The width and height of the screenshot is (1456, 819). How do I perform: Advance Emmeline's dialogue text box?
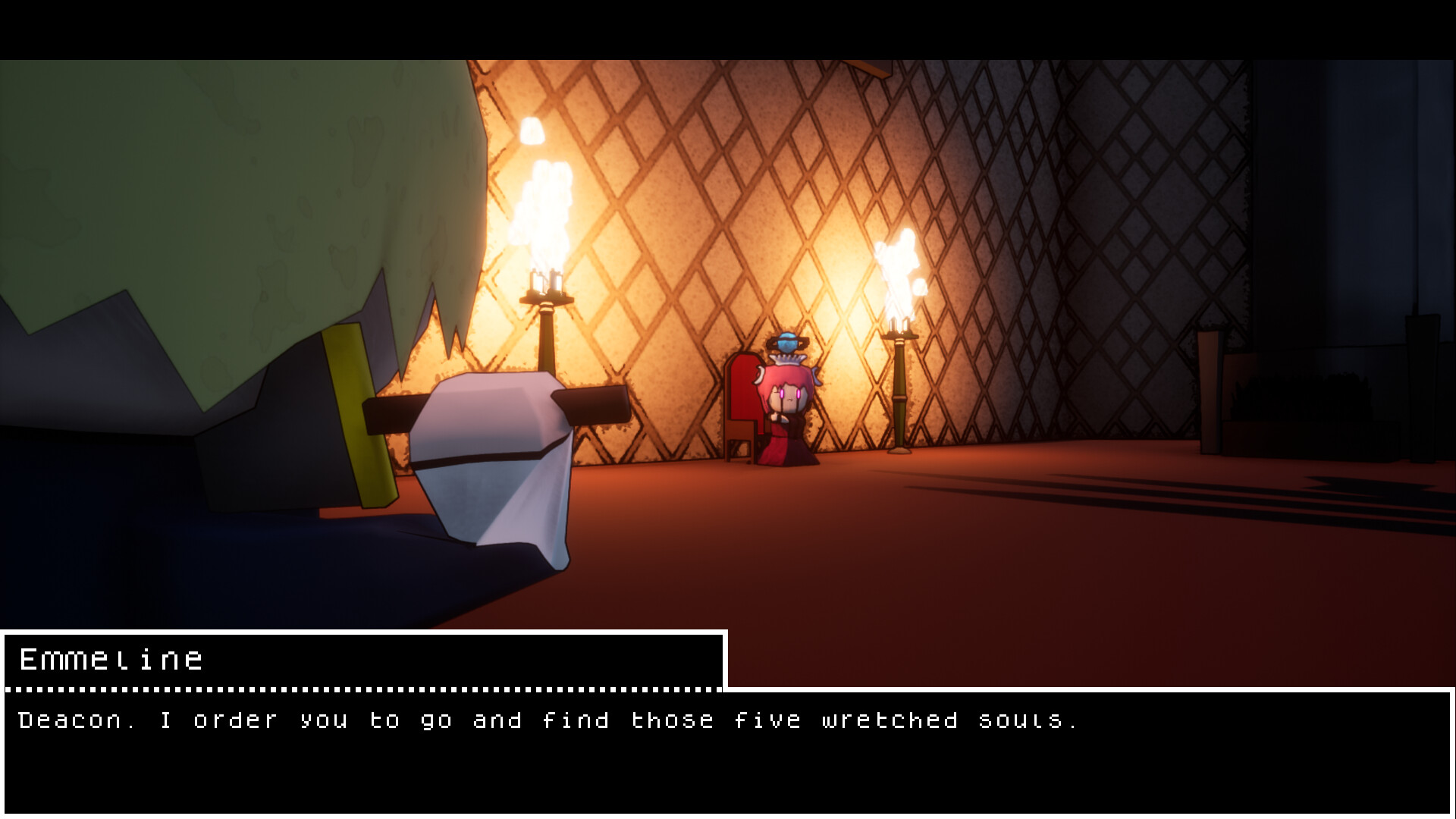pyautogui.click(x=728, y=751)
